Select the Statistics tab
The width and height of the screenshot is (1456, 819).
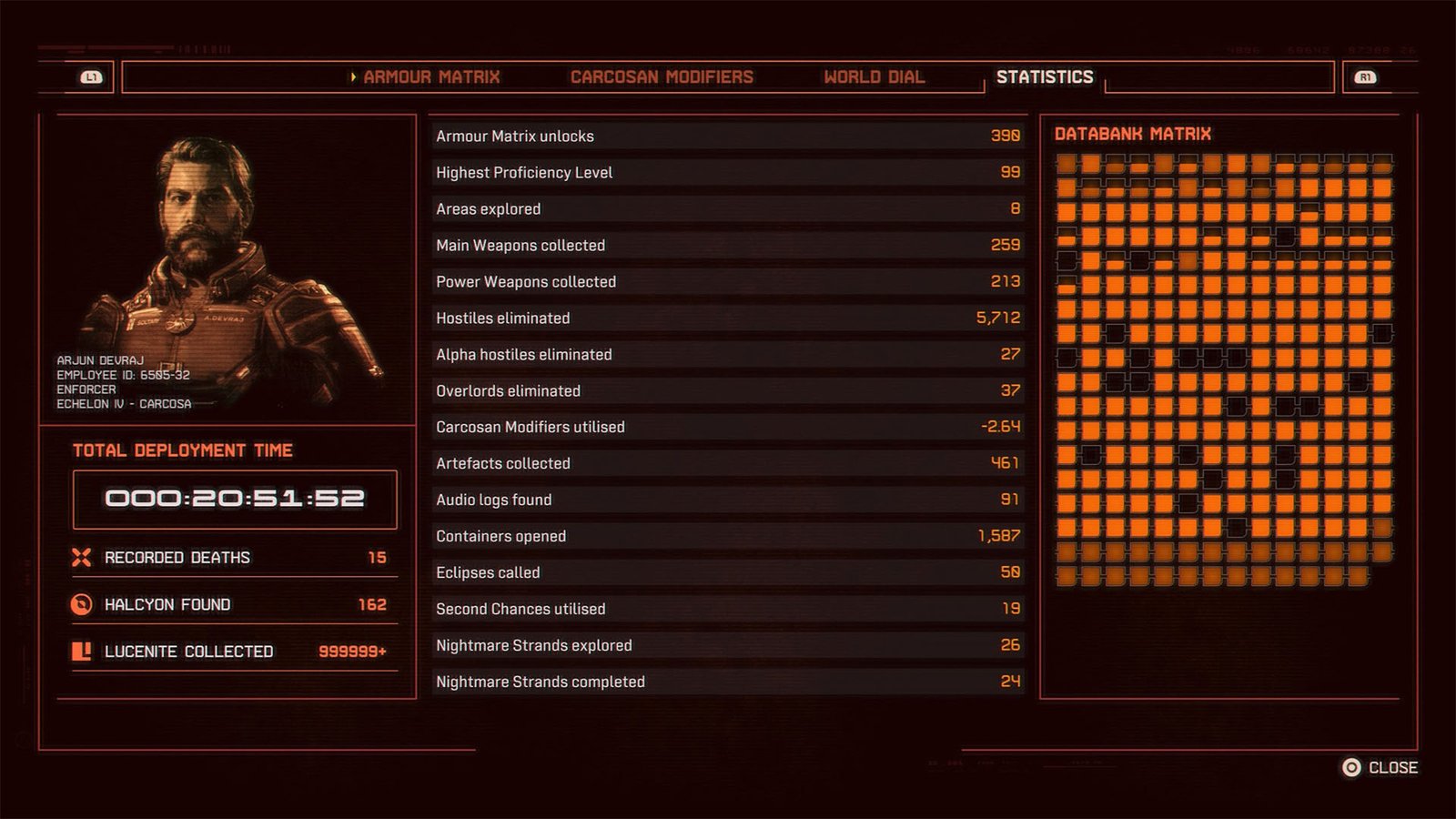[x=1045, y=77]
